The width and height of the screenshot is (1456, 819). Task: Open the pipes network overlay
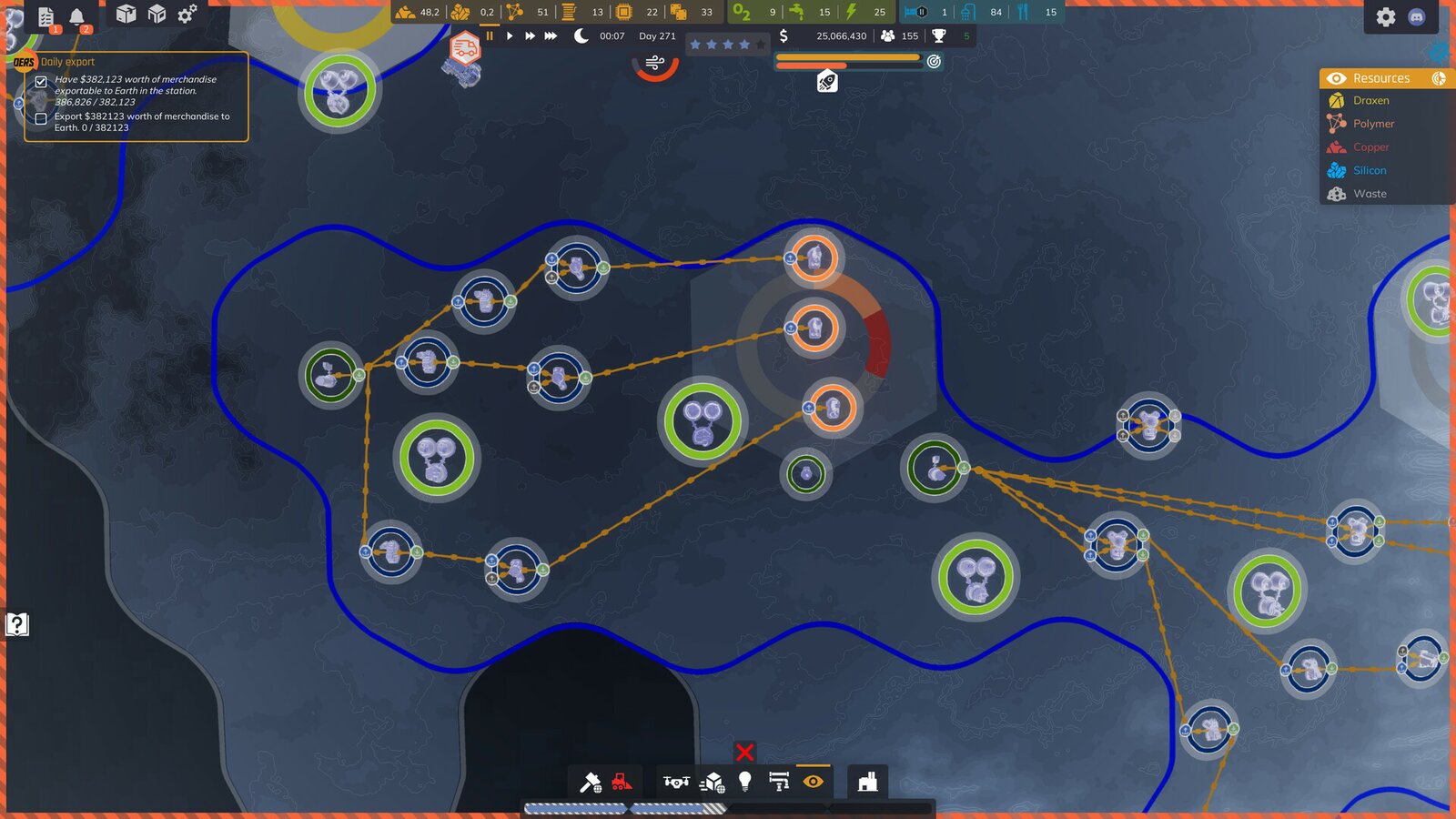(779, 779)
